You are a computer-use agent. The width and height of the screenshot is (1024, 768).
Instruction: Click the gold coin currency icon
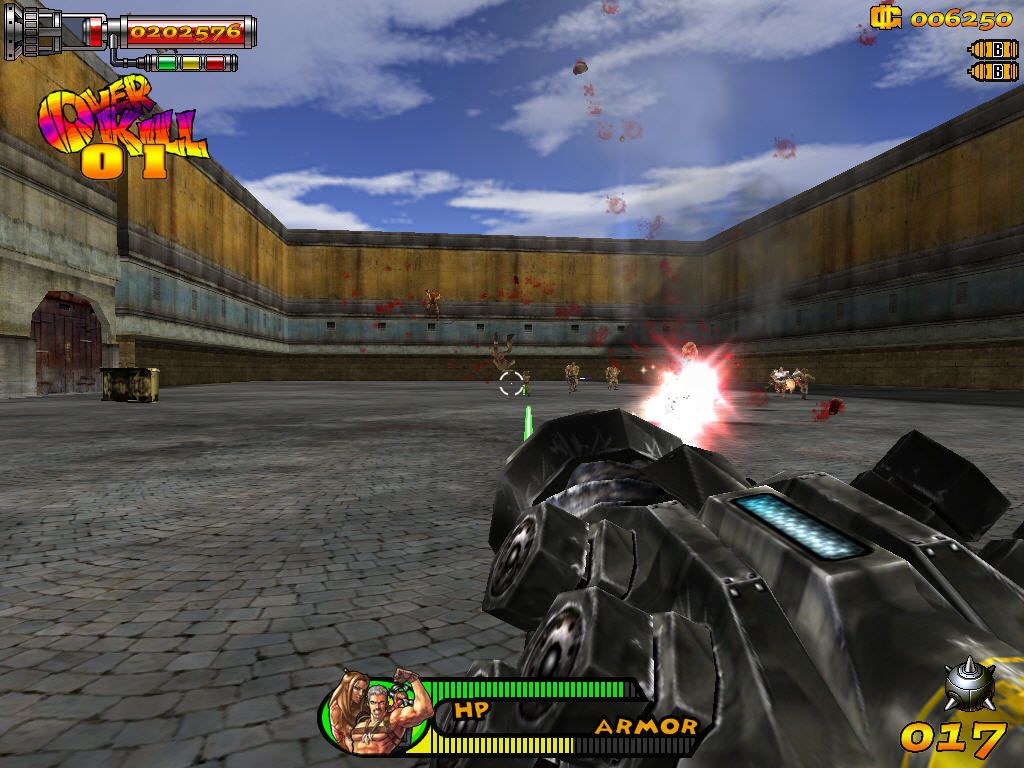tap(883, 17)
